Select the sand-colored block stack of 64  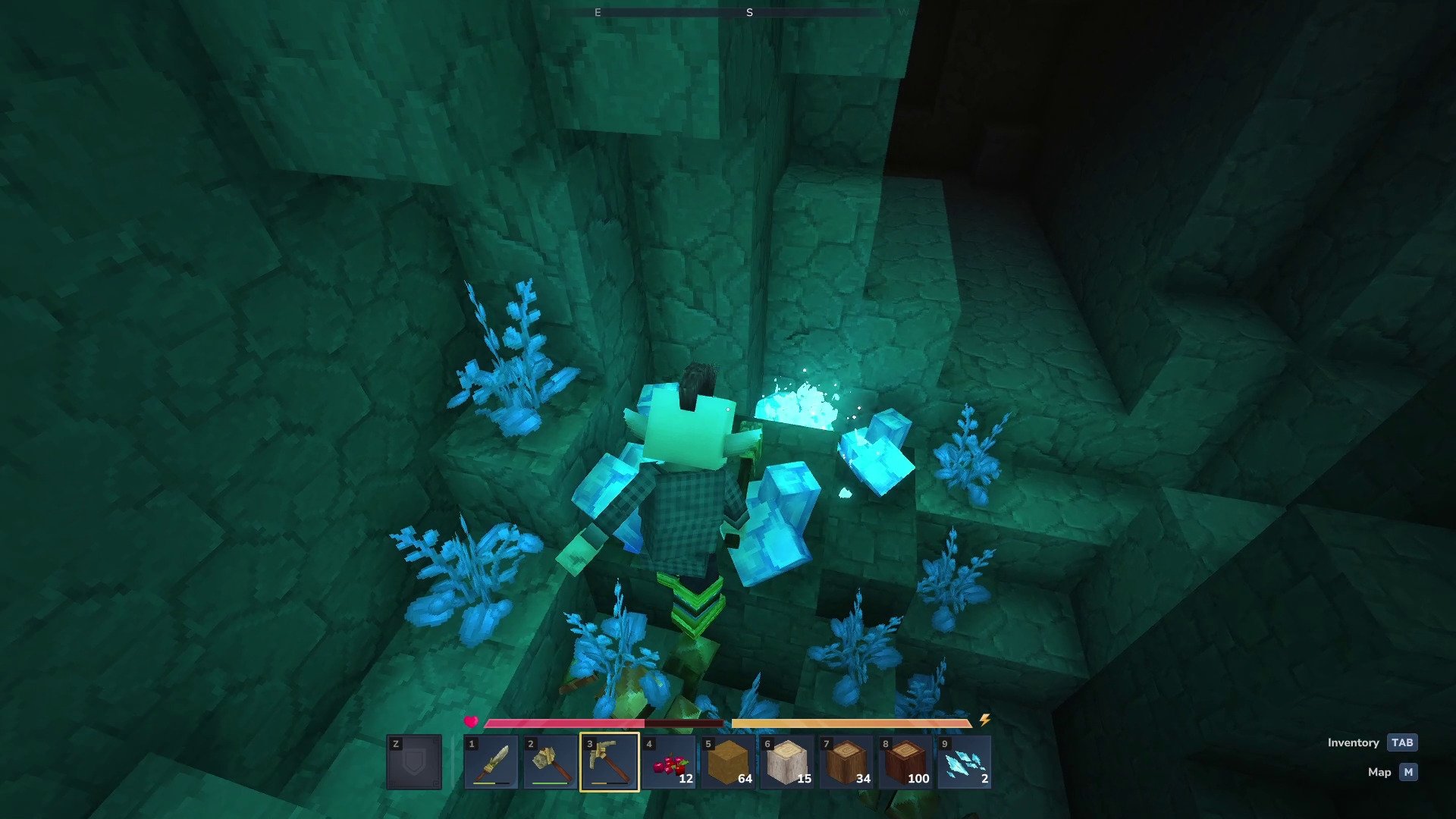click(x=728, y=762)
